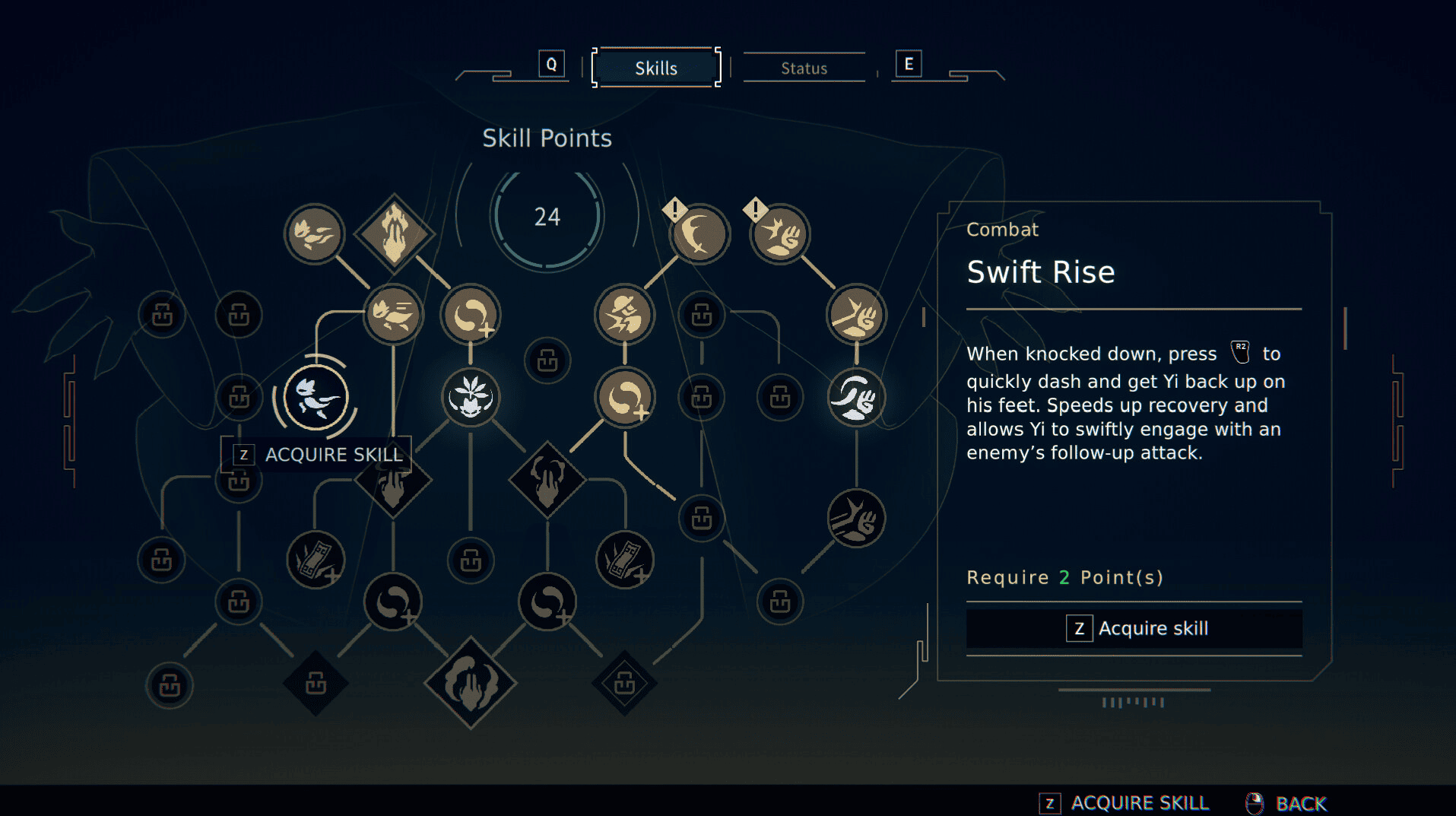Select the lotus flower skill node
The width and height of the screenshot is (1456, 816).
(x=471, y=397)
